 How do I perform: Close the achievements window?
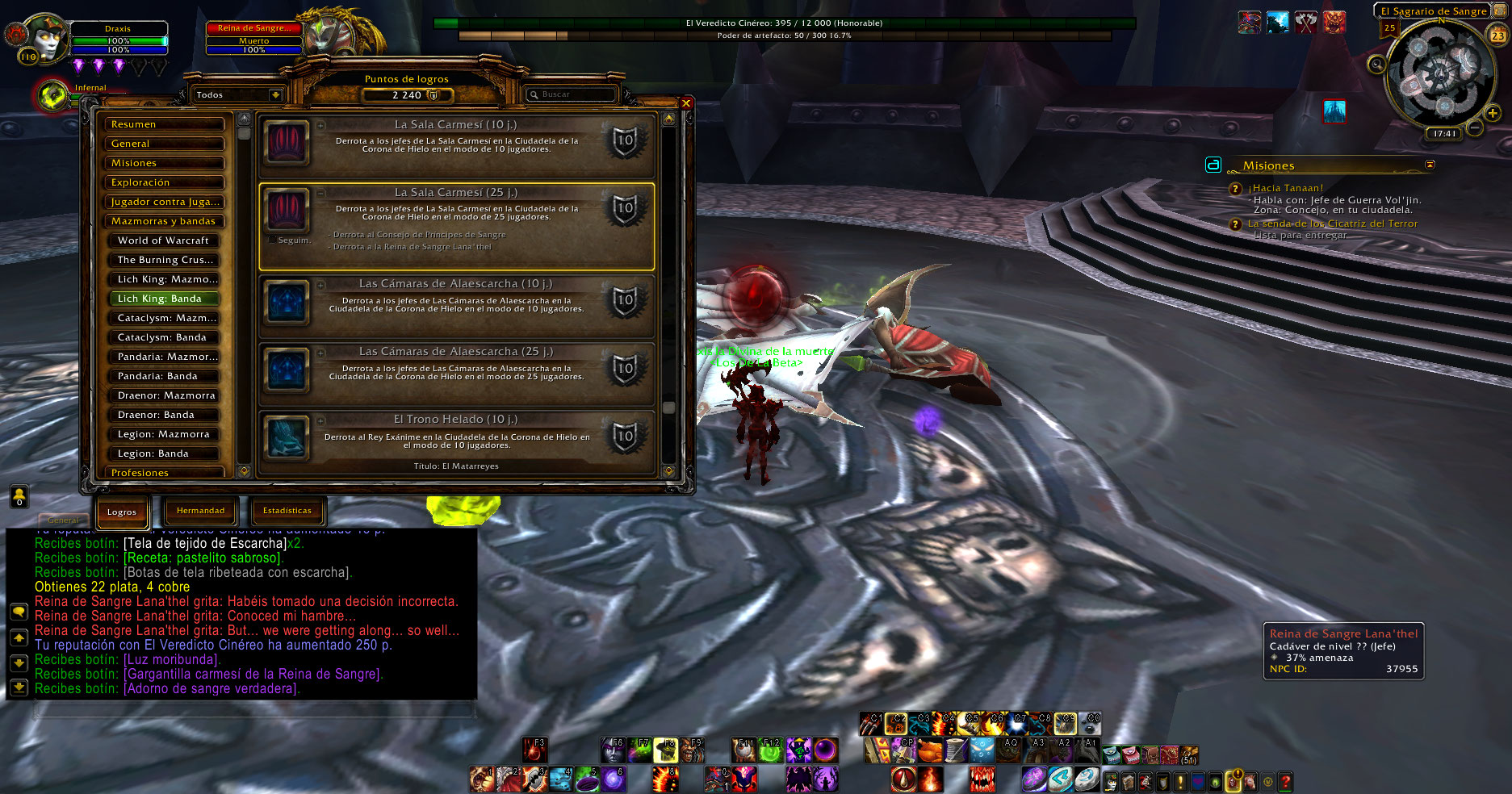(685, 103)
